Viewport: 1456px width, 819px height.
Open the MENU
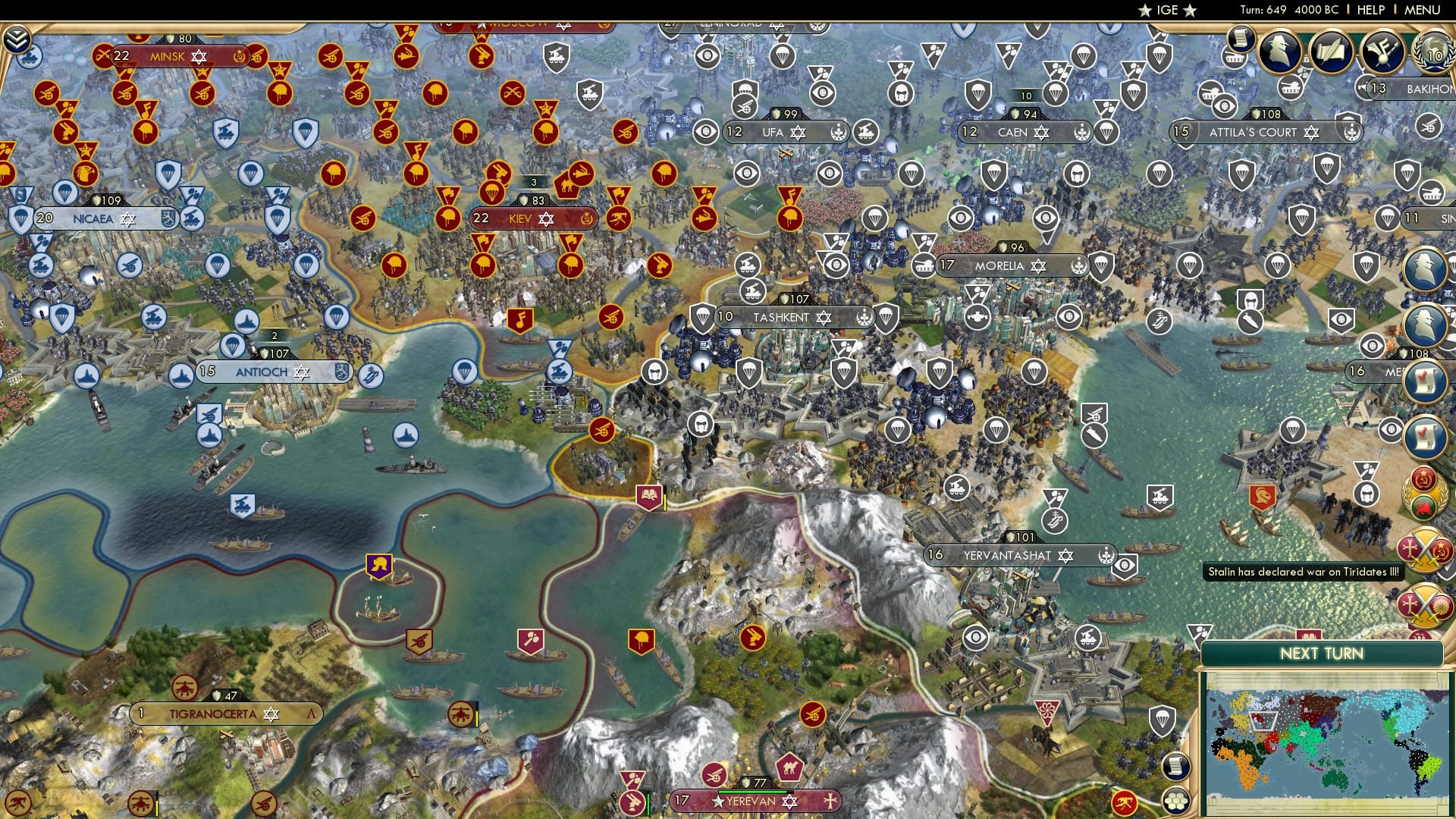point(1424,9)
